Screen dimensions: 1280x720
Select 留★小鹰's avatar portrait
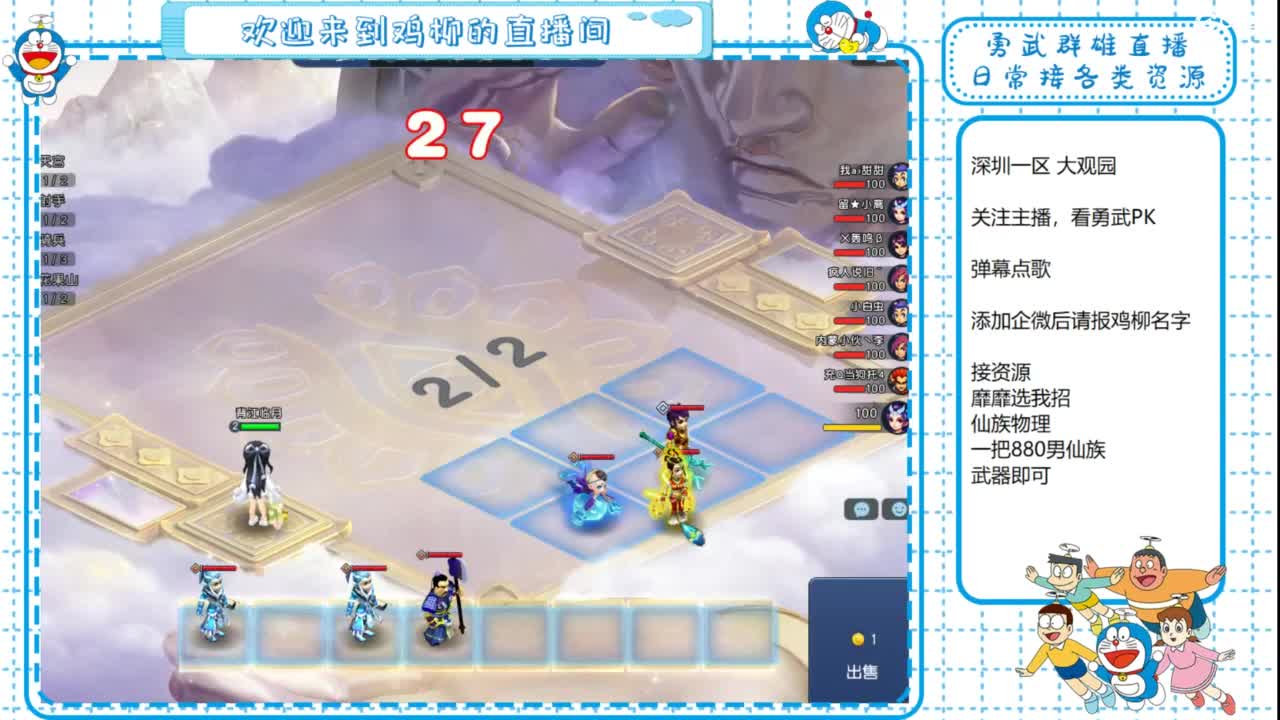click(897, 212)
